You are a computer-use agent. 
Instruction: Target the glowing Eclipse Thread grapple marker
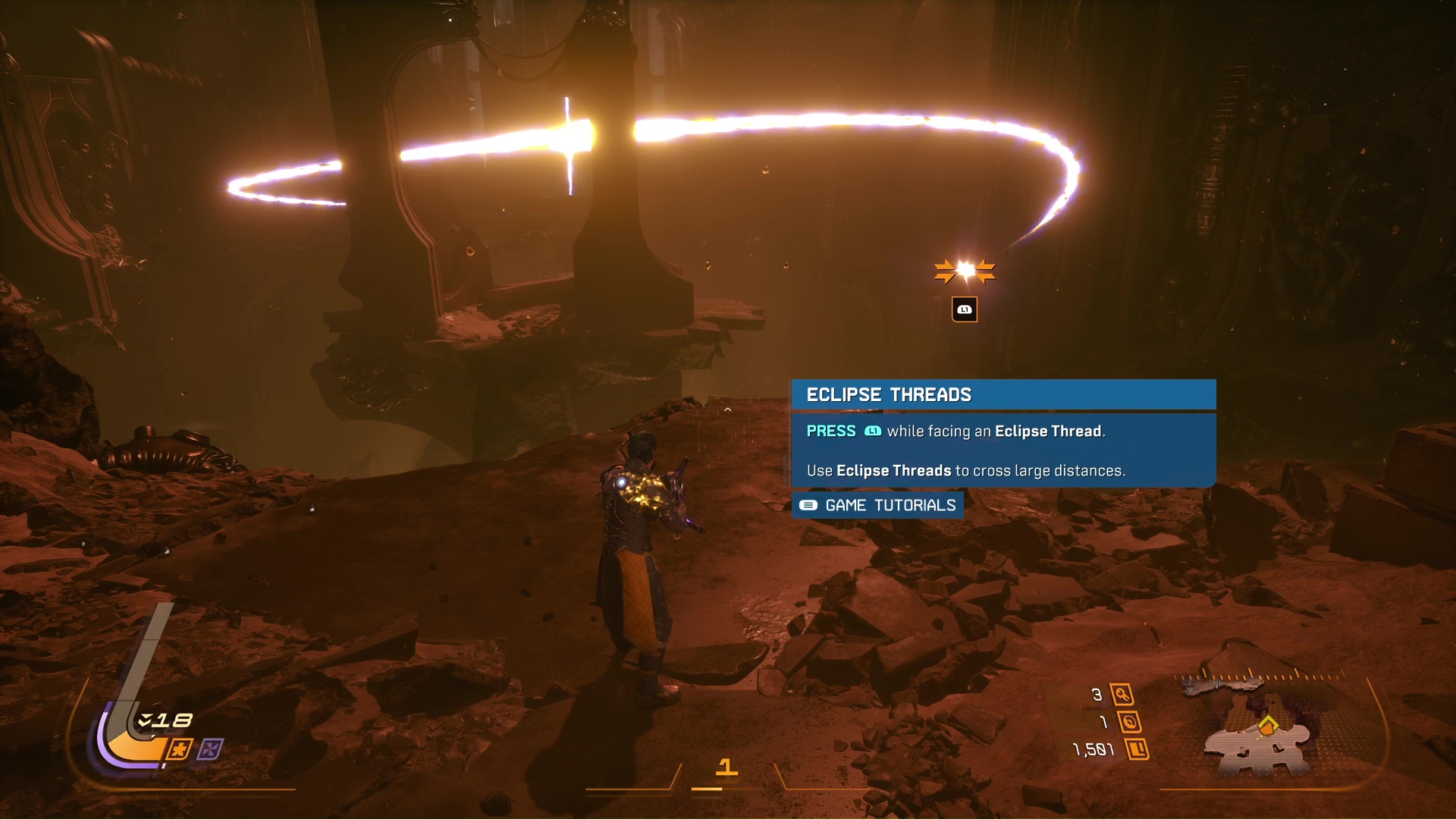pyautogui.click(x=965, y=271)
